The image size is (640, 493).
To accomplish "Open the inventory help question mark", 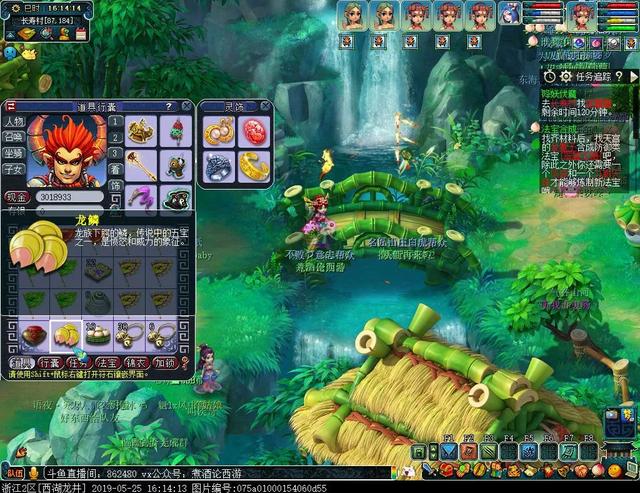I will (169, 105).
